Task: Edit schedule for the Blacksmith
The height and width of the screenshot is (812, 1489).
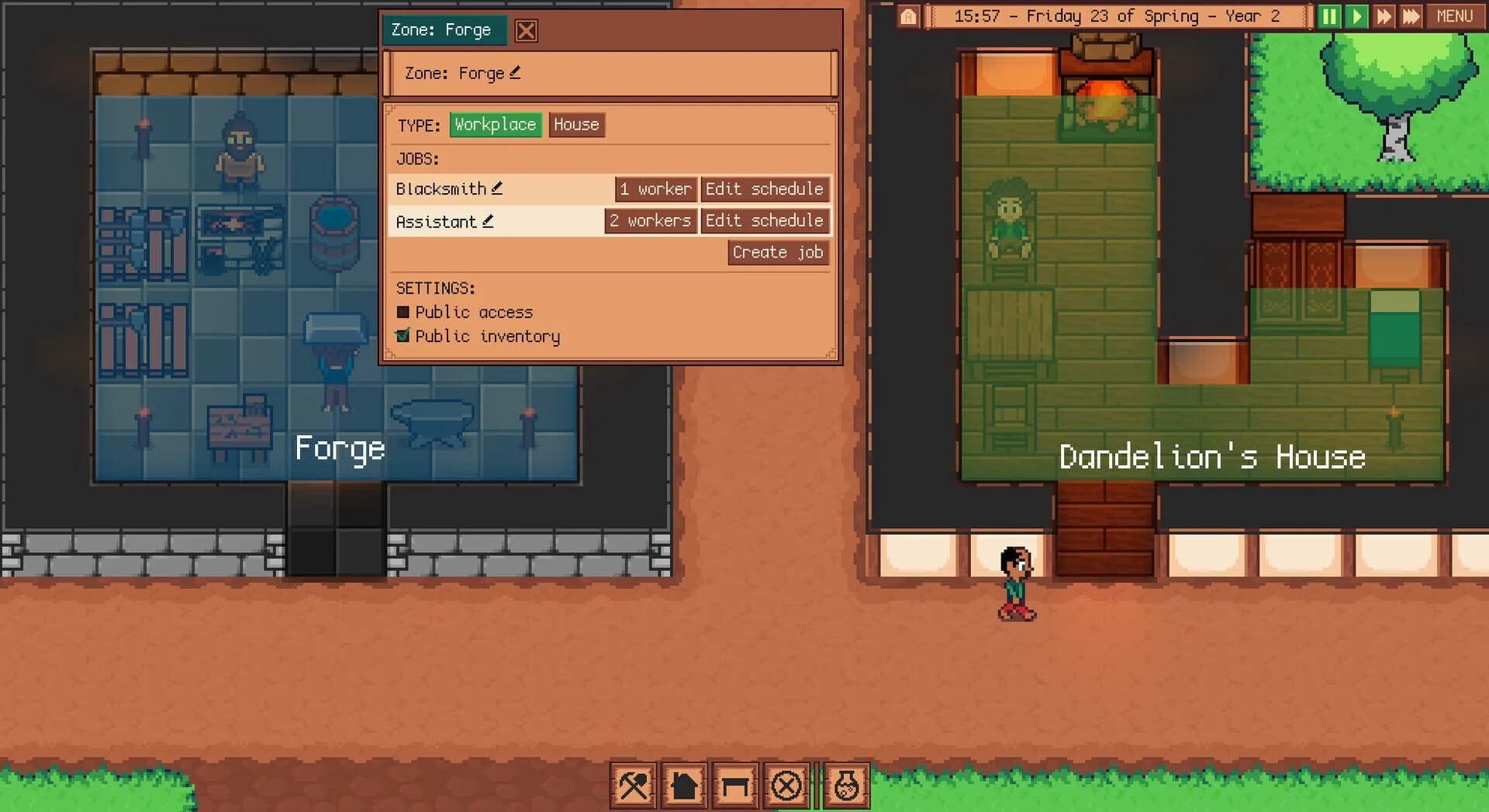Action: (x=765, y=188)
